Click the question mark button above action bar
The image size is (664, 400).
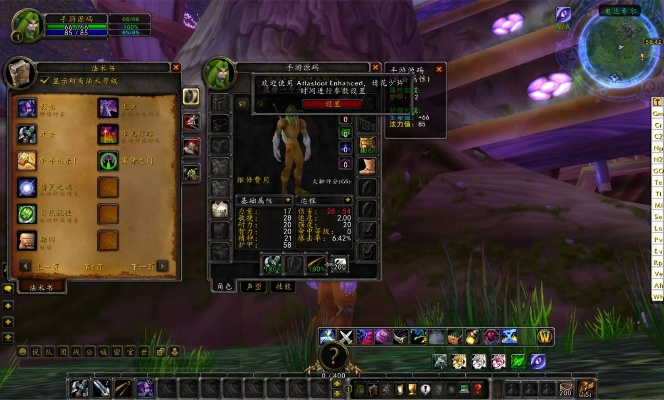click(333, 357)
